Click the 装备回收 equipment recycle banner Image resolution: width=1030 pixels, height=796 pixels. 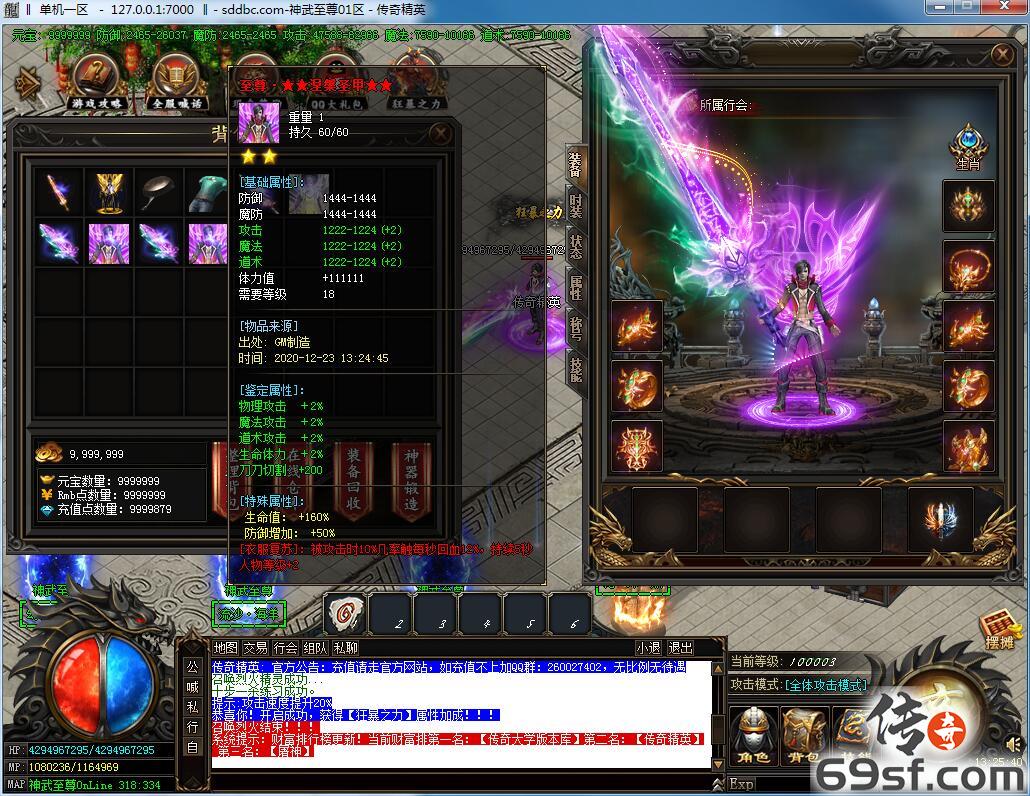(354, 482)
